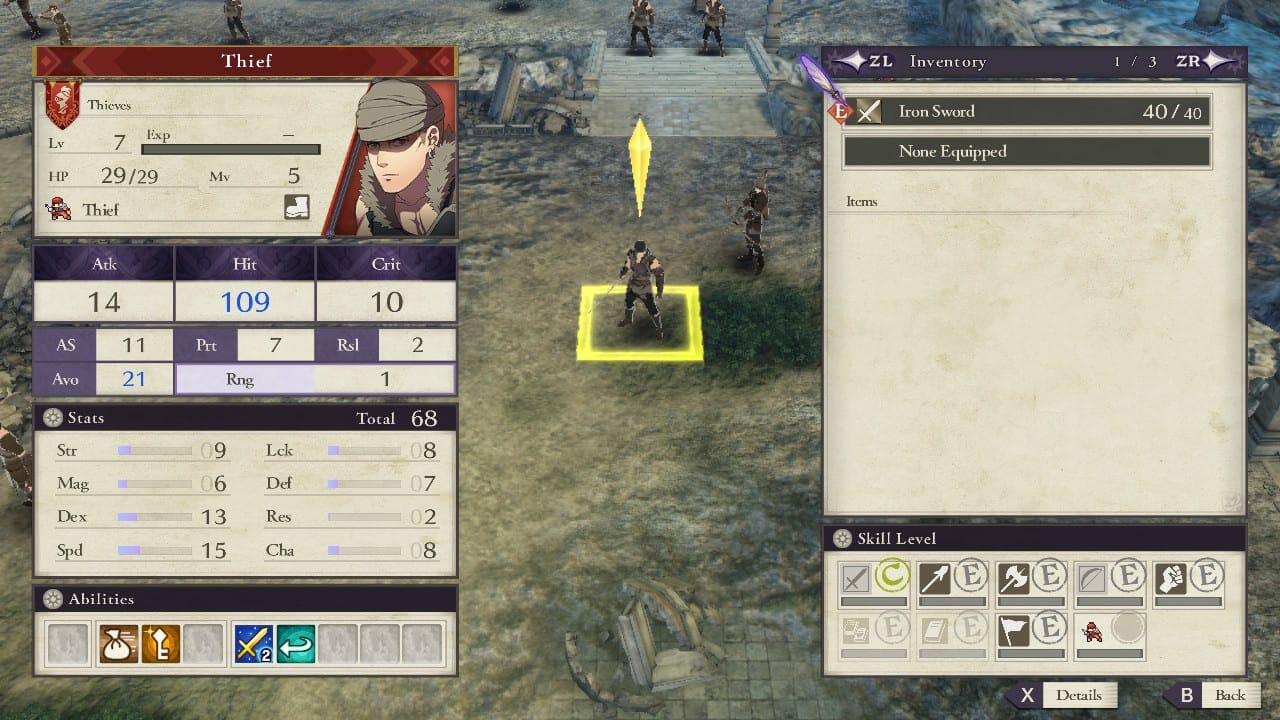Select the Iron Sword inventory row
1280x720 pixels.
coord(1027,112)
